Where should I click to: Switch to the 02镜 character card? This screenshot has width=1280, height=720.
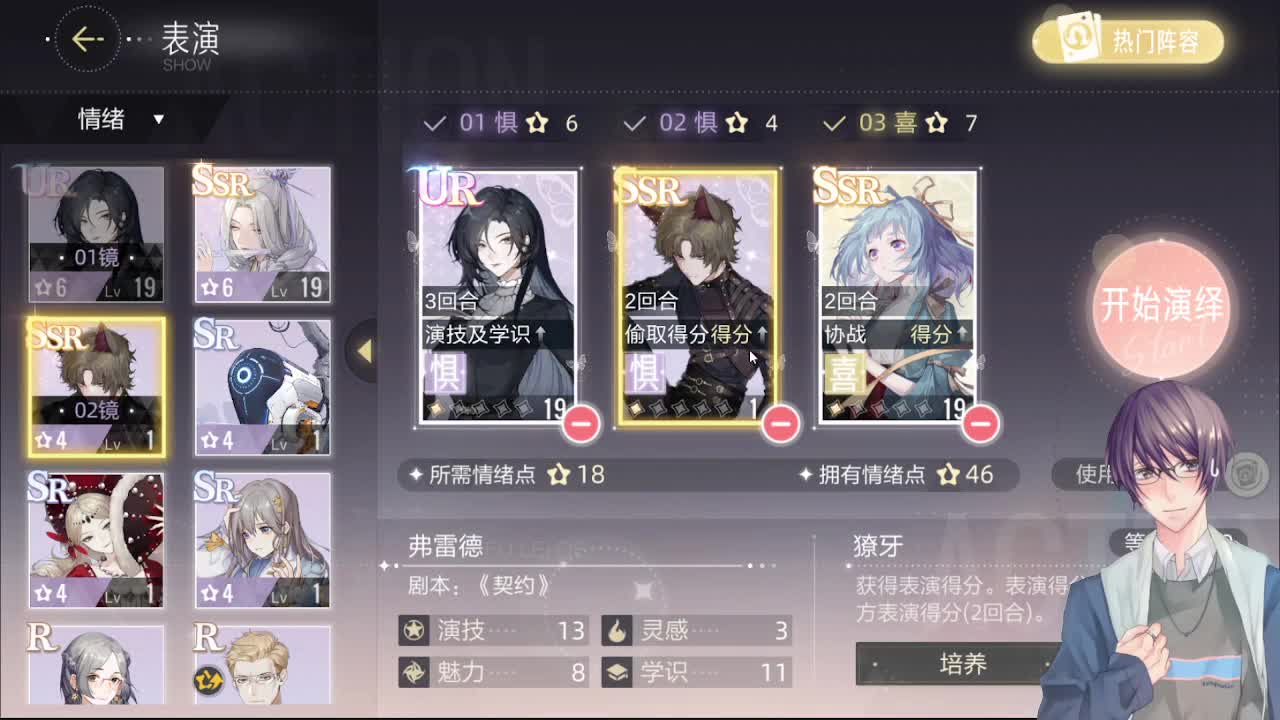pyautogui.click(x=95, y=385)
